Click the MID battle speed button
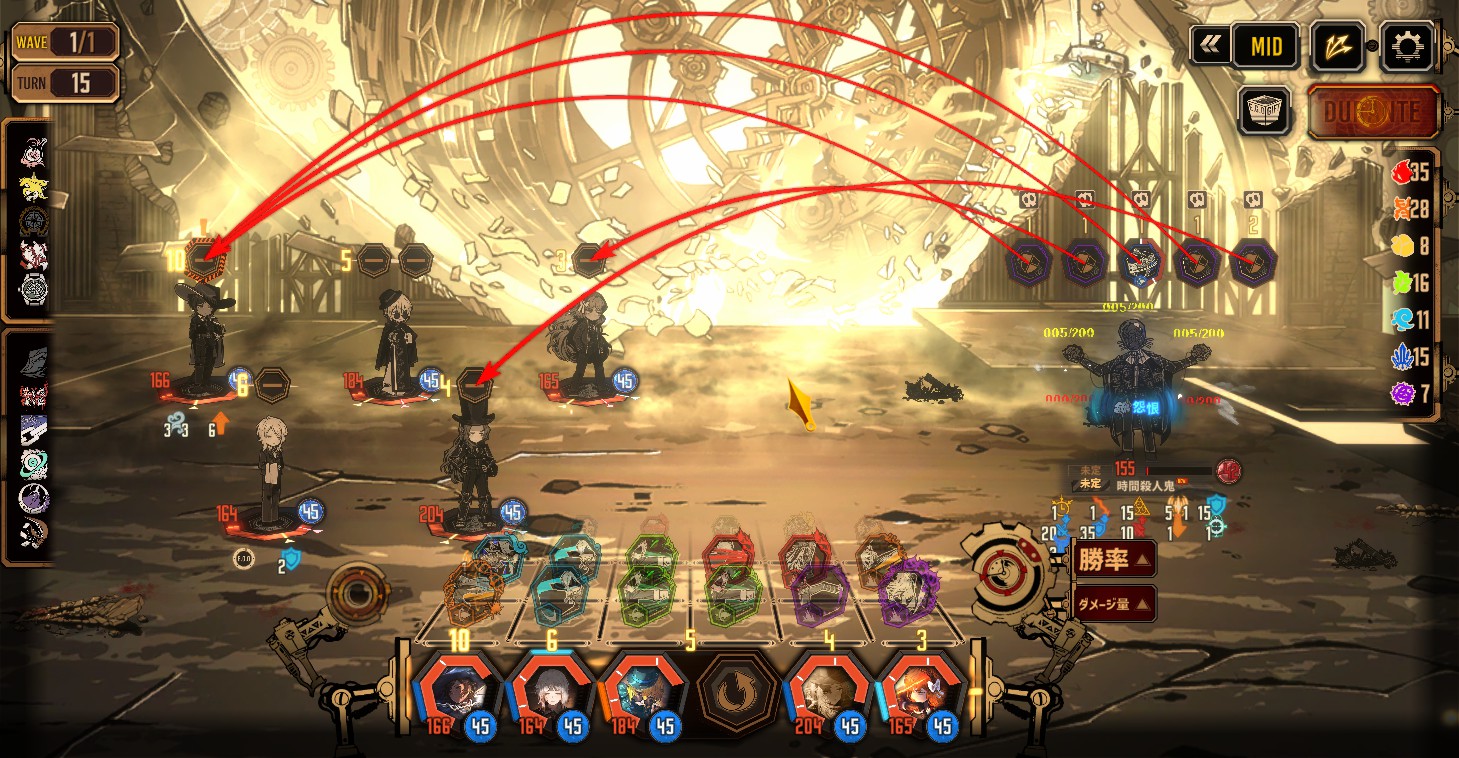The width and height of the screenshot is (1459, 758). (1264, 45)
